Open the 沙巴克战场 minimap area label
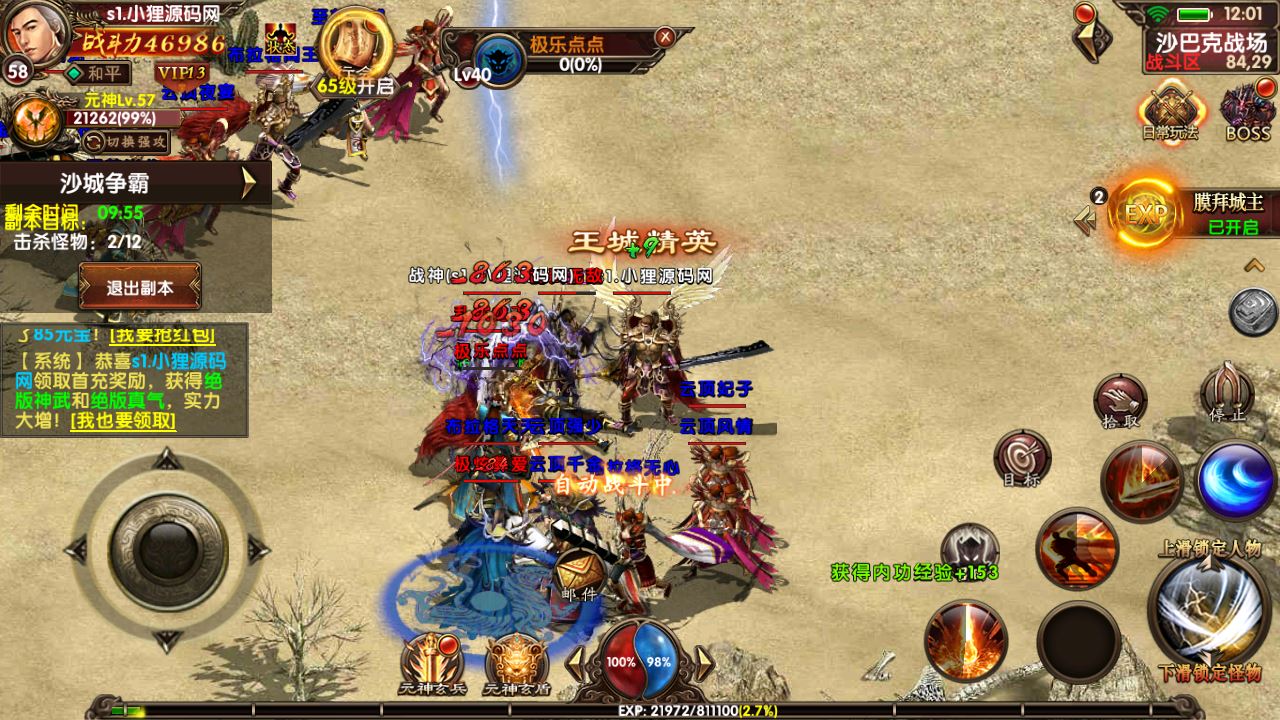 [x=1211, y=42]
